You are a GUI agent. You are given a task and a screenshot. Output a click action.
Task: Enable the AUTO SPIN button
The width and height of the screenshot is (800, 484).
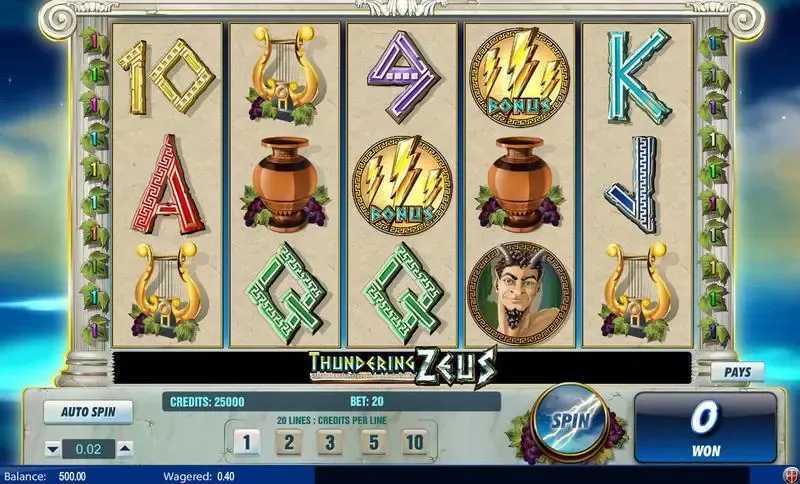point(89,411)
